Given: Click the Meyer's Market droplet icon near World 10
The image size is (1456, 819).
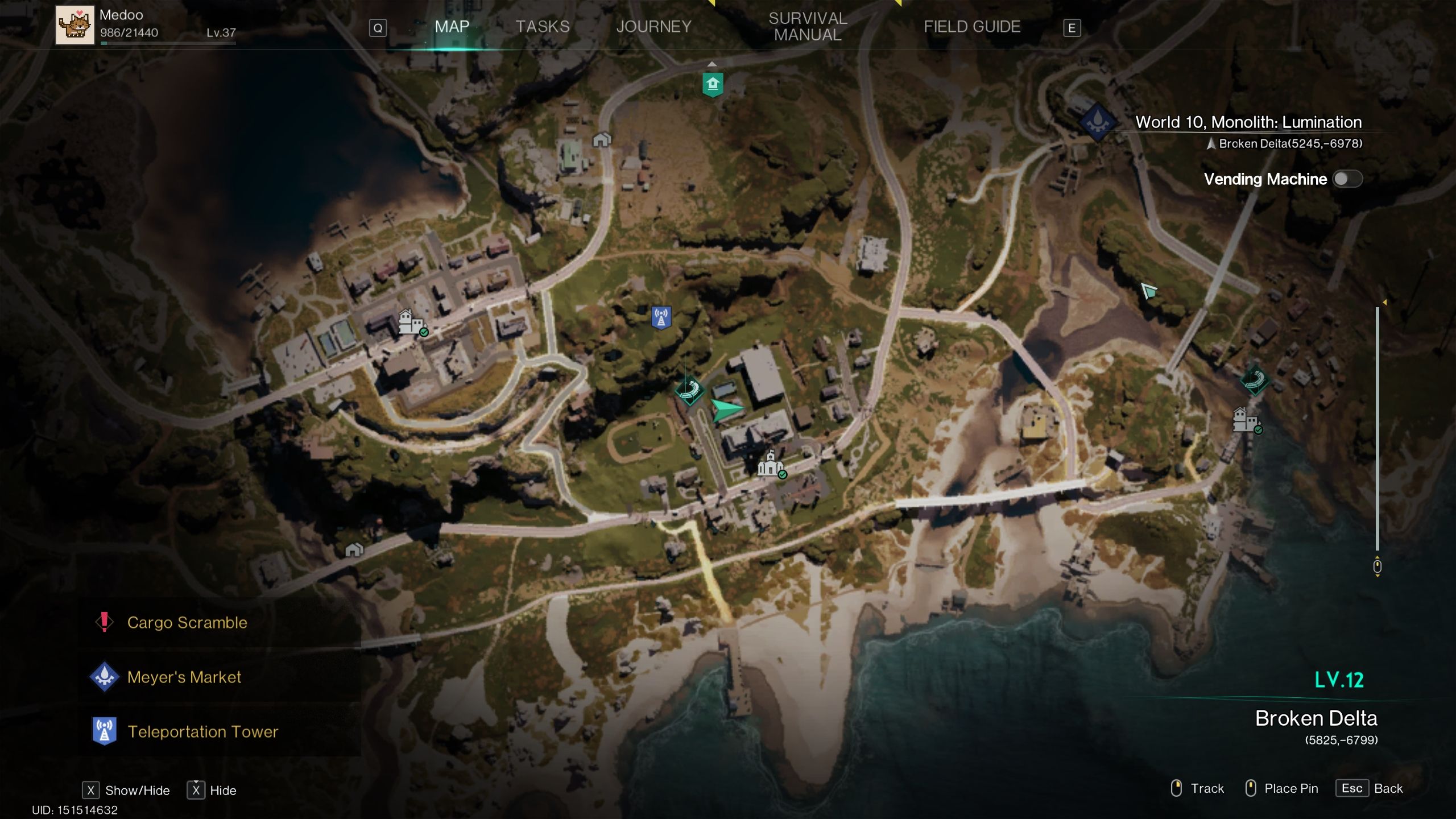Looking at the screenshot, I should (x=1098, y=121).
